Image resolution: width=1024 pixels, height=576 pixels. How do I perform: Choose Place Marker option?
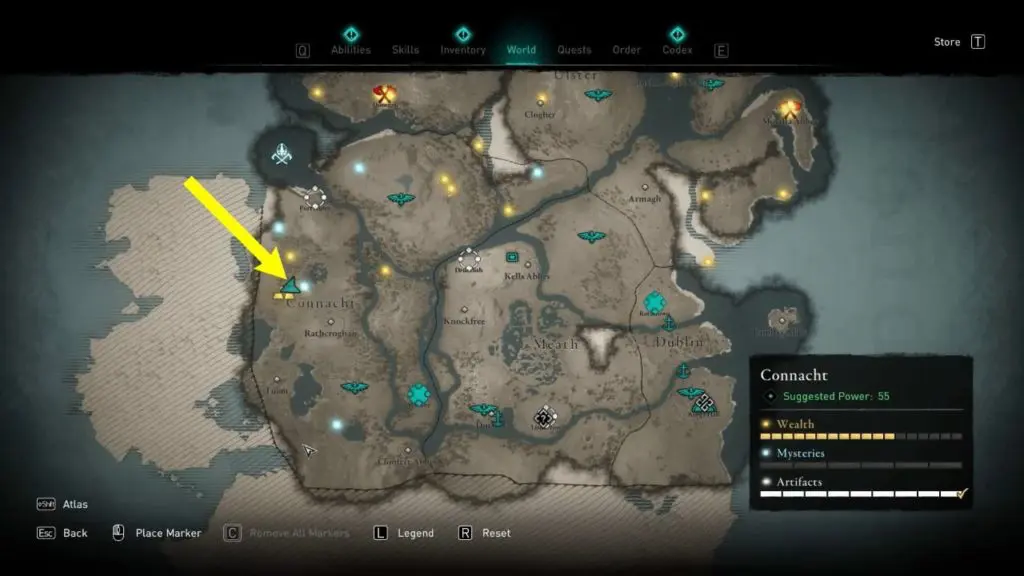(168, 533)
